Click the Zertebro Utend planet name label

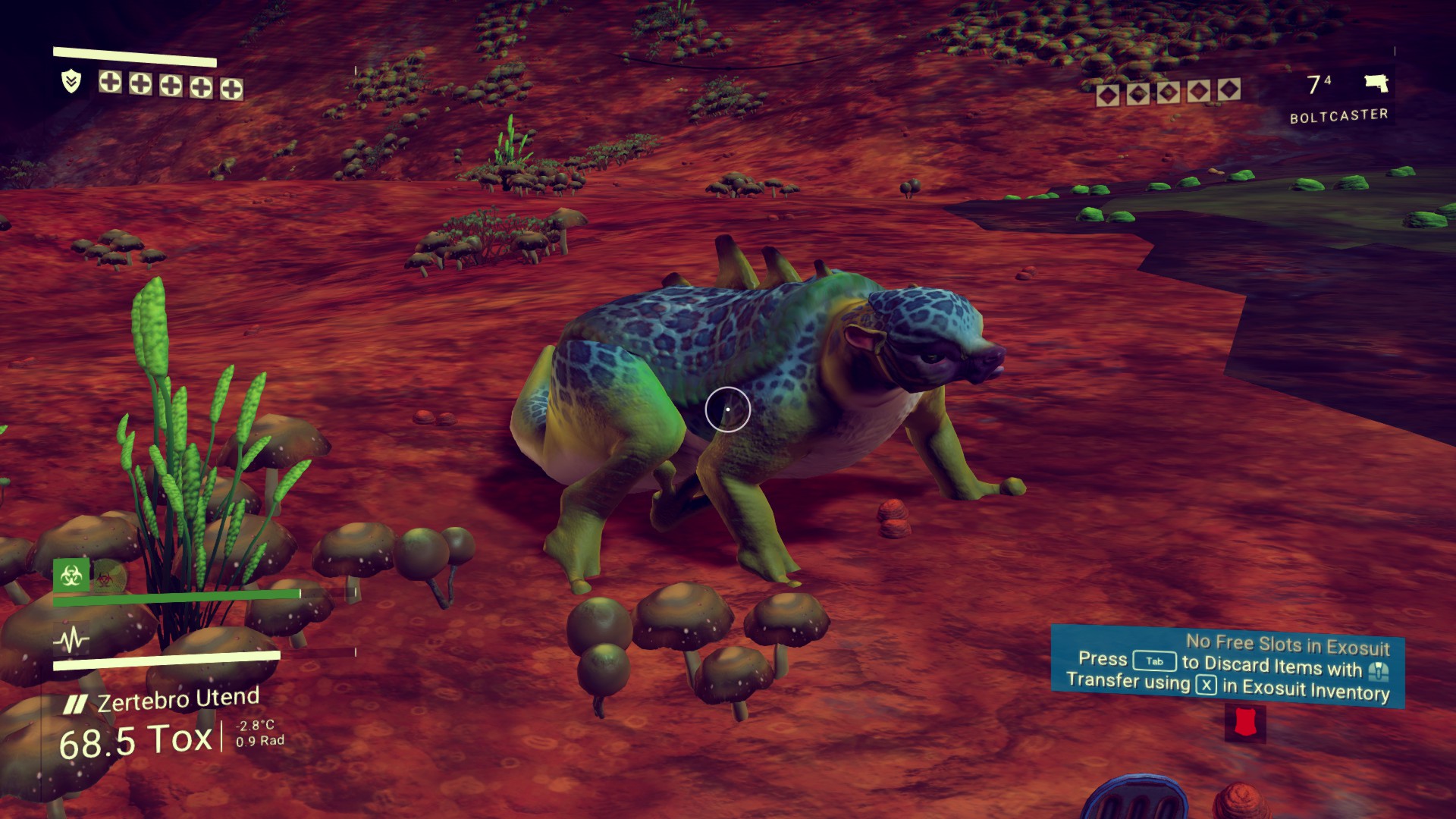tap(178, 700)
